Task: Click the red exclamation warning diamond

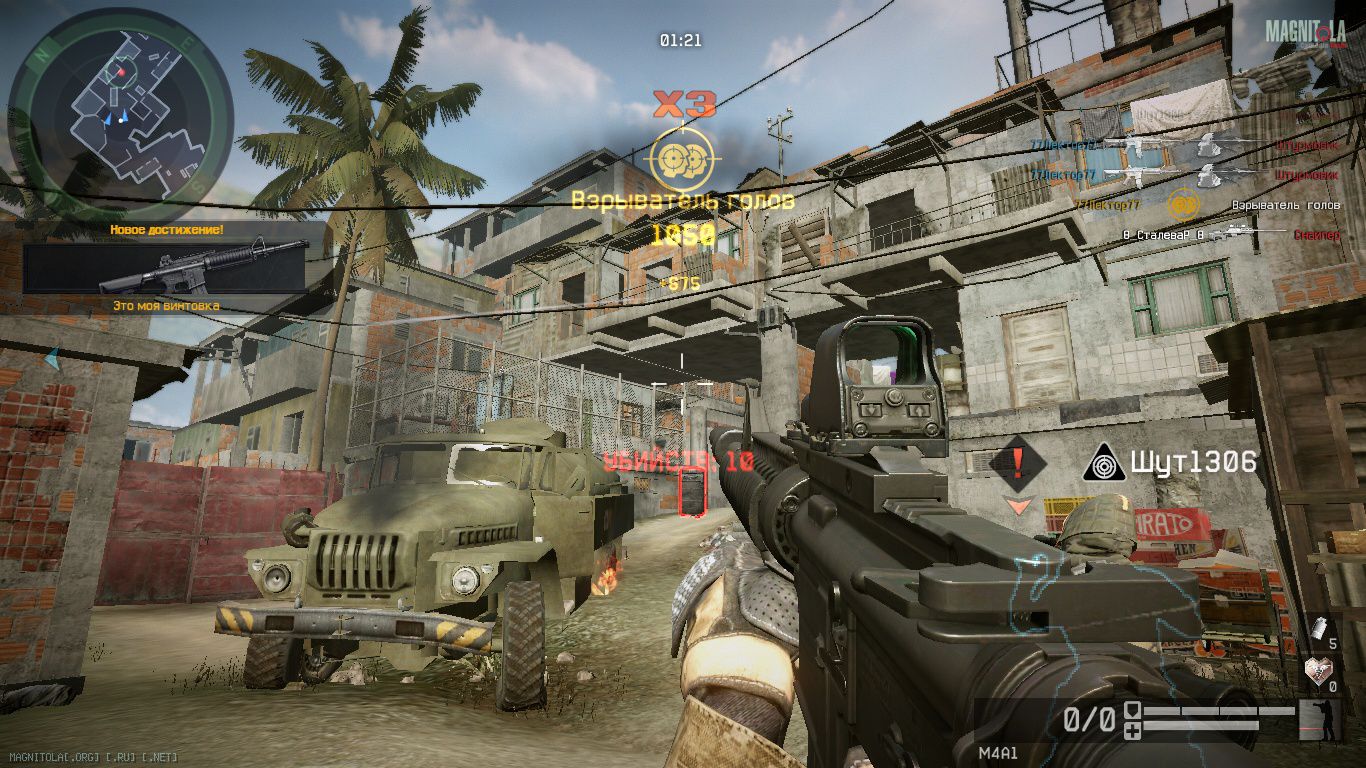Action: (x=1018, y=462)
